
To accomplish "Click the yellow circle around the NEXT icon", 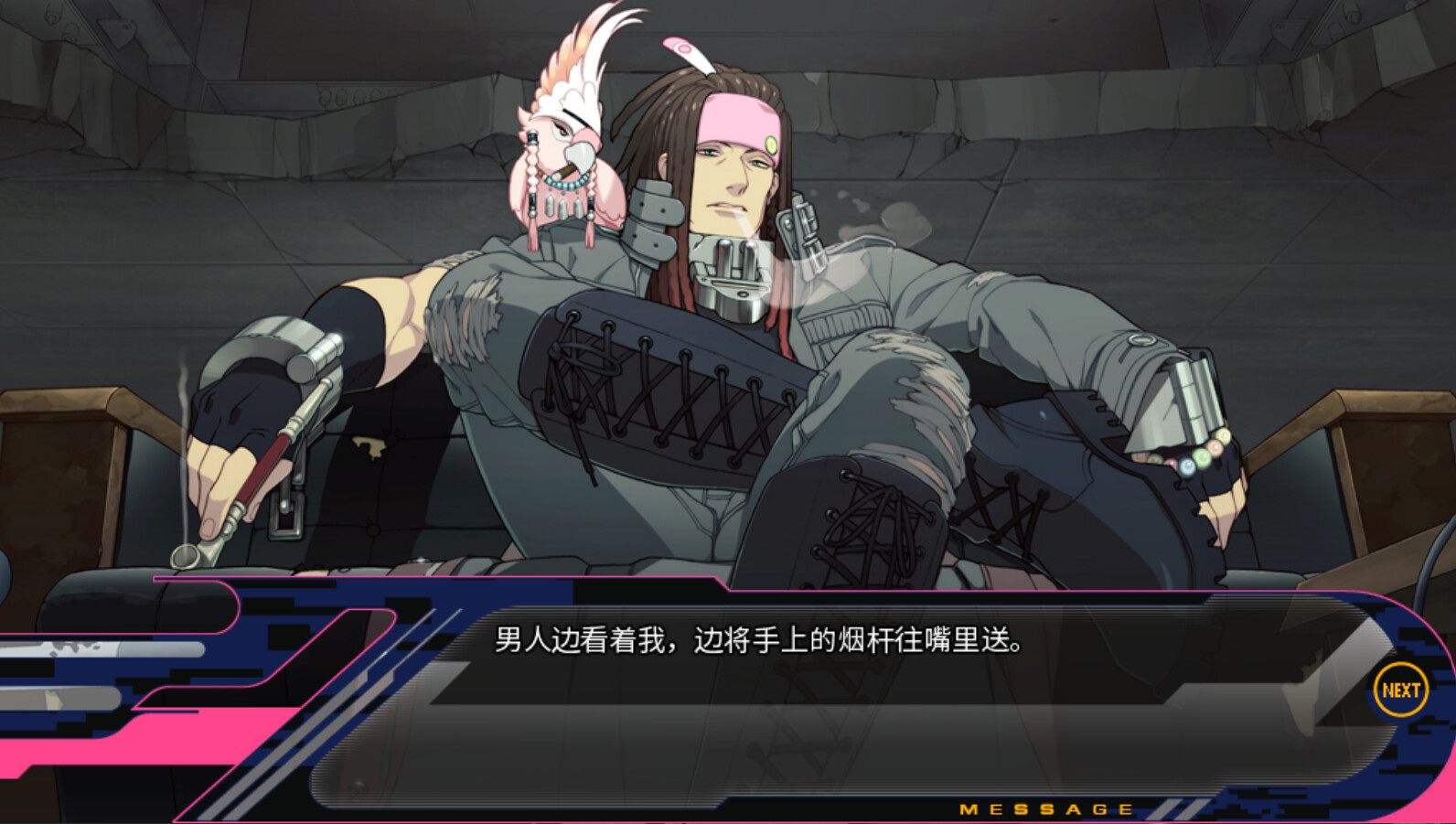I will point(1400,688).
